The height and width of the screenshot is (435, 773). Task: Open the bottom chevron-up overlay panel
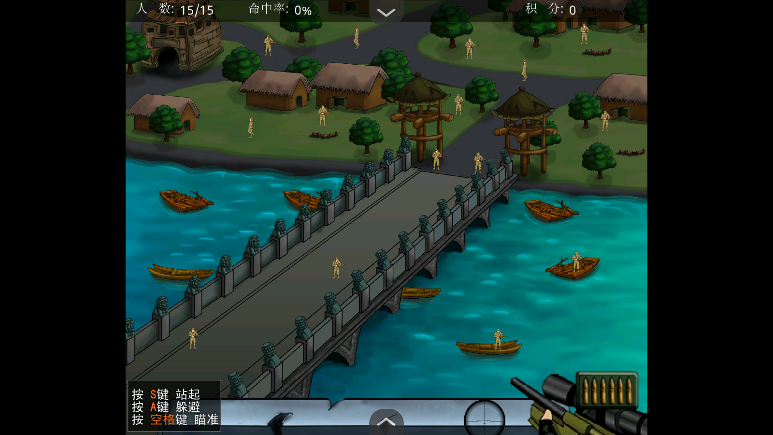tap(386, 421)
